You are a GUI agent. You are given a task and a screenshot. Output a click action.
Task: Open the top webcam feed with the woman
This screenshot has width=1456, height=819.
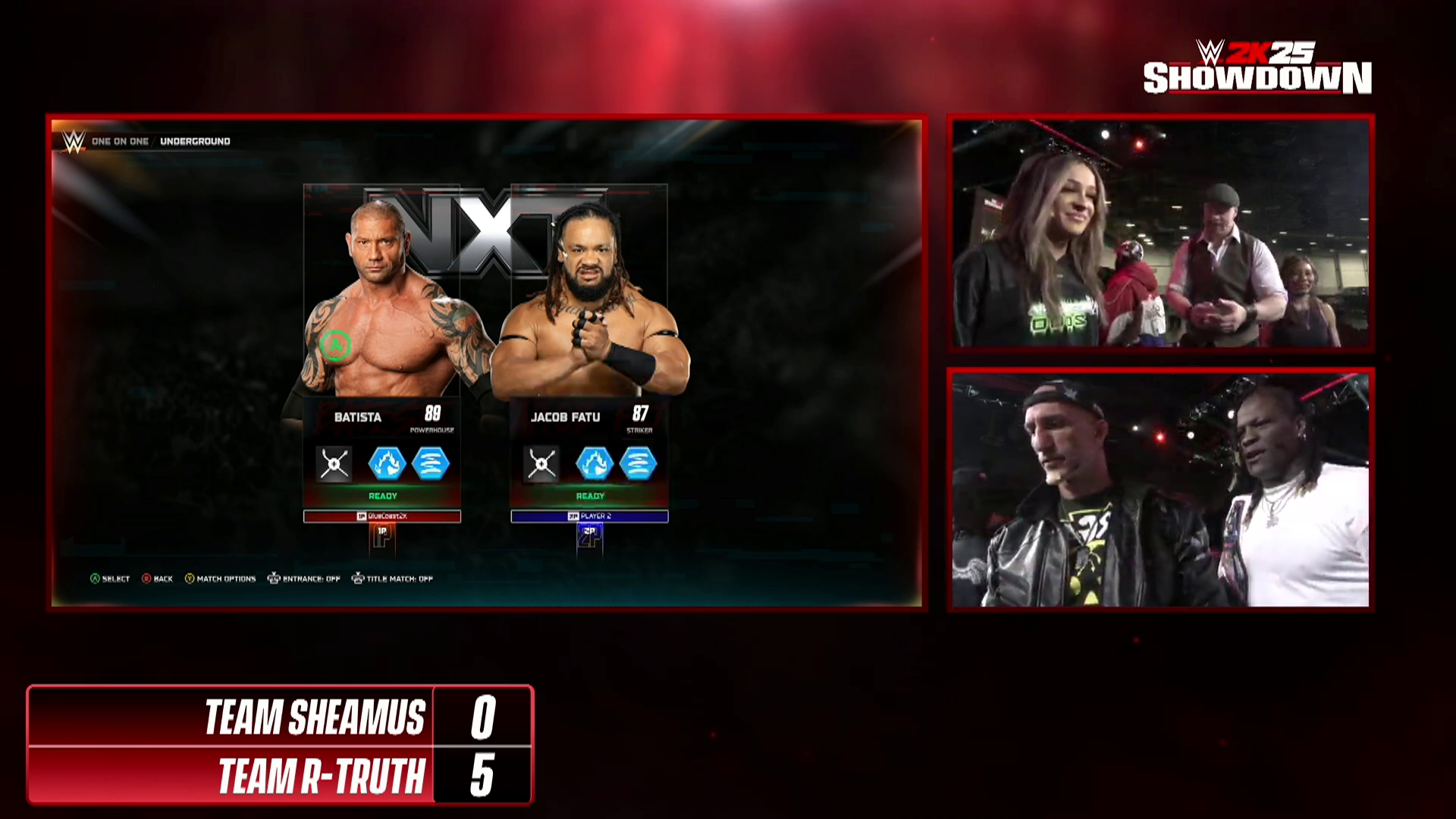[x=1160, y=233]
